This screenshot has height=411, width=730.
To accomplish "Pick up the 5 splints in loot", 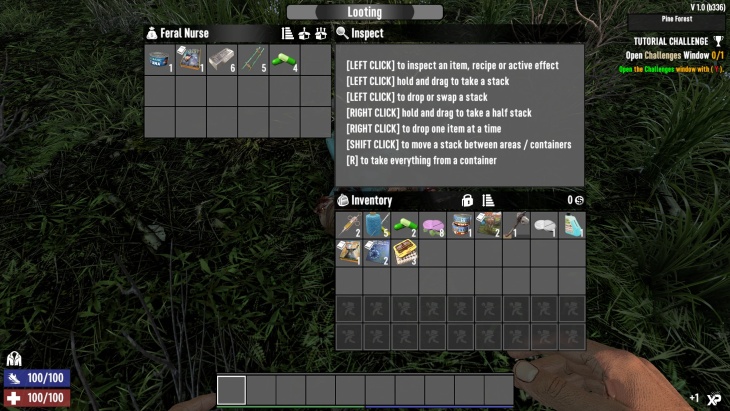I will 253,60.
